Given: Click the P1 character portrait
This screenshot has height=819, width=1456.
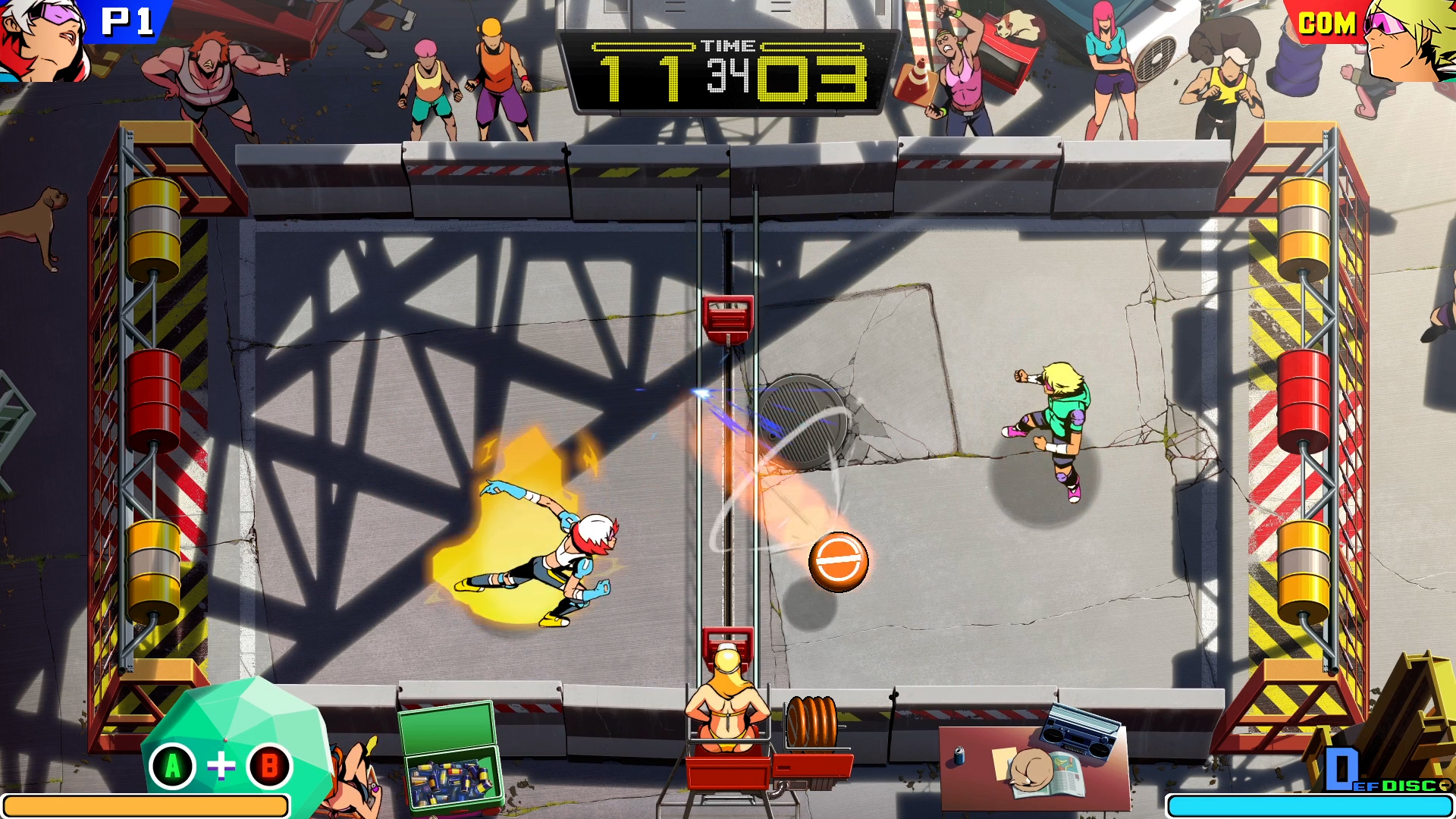Looking at the screenshot, I should [x=42, y=38].
